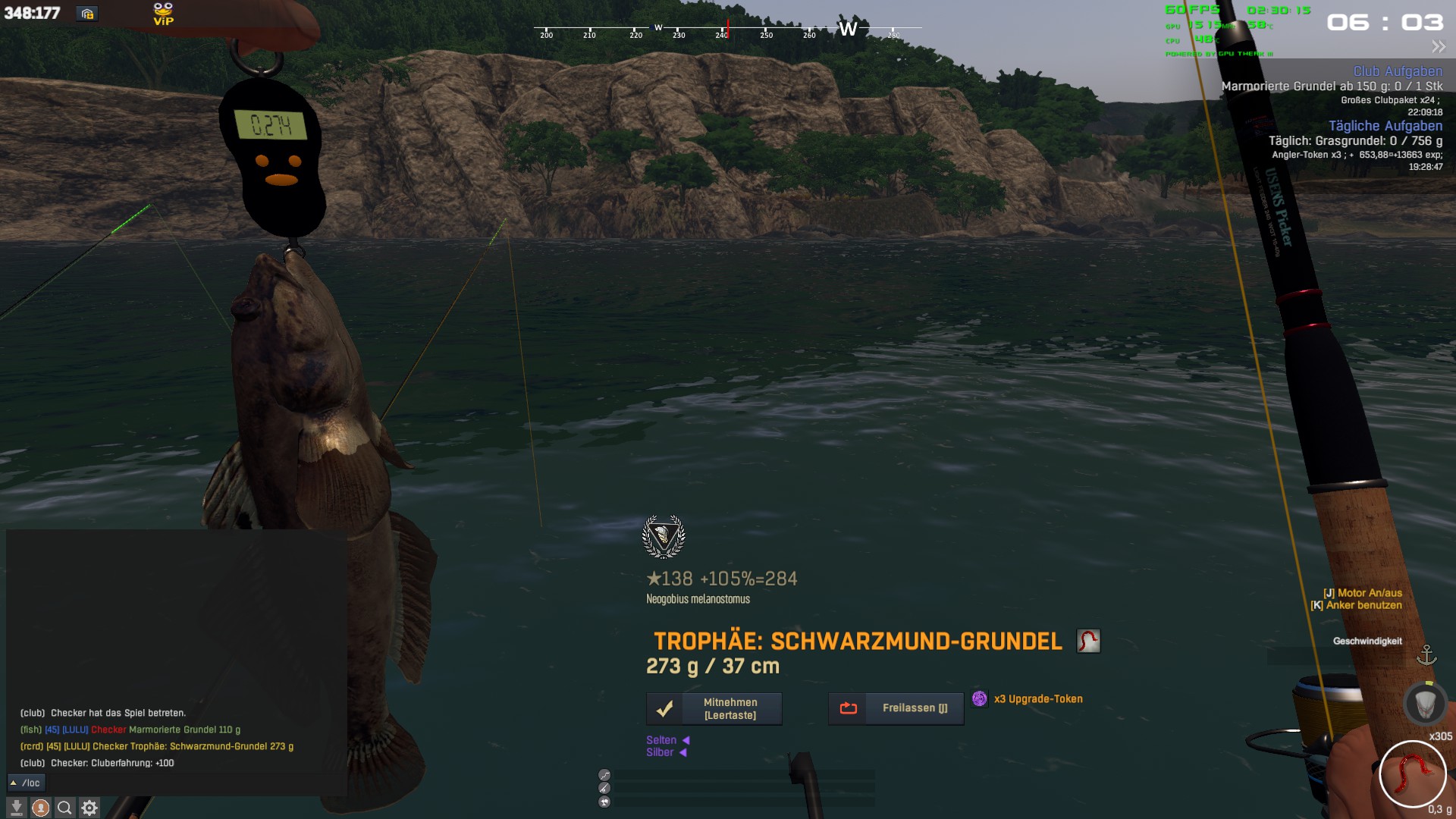Click the magnifying glass search icon
Viewport: 1456px width, 819px height.
(65, 808)
